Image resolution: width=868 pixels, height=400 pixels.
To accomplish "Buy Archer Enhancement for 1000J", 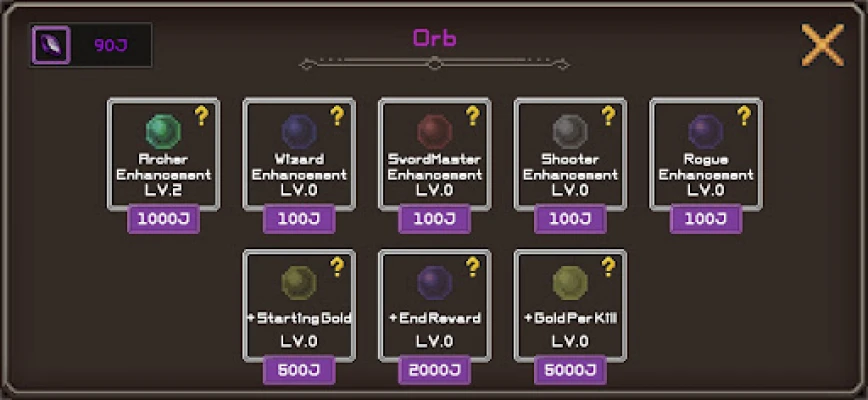I will (x=162, y=219).
